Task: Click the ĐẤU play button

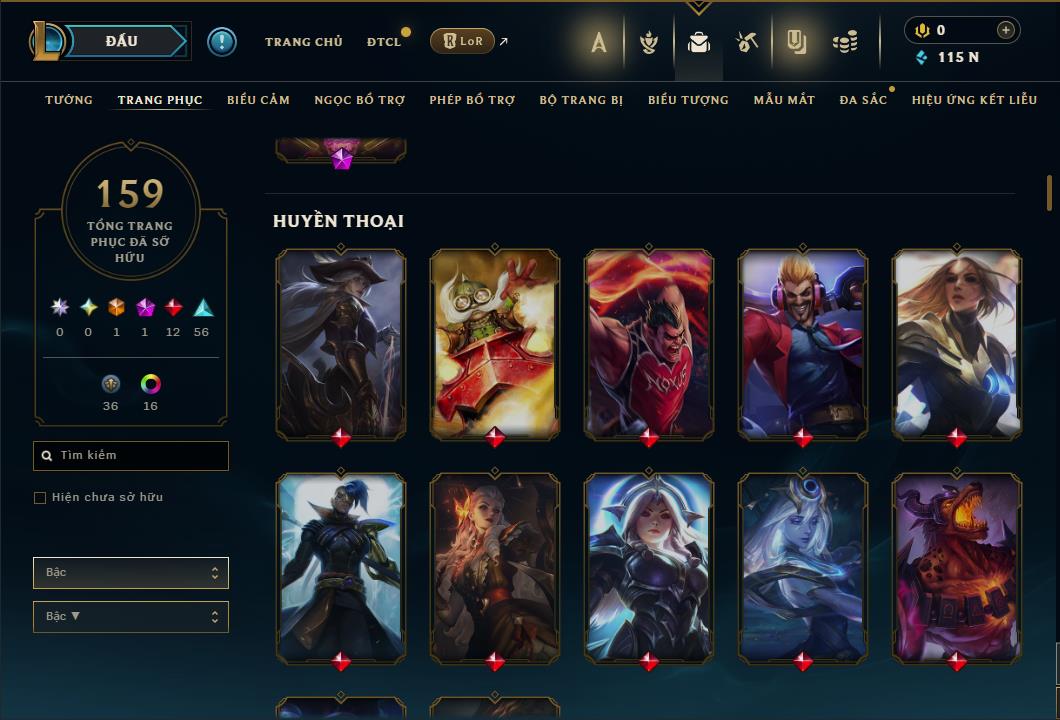Action: click(122, 41)
